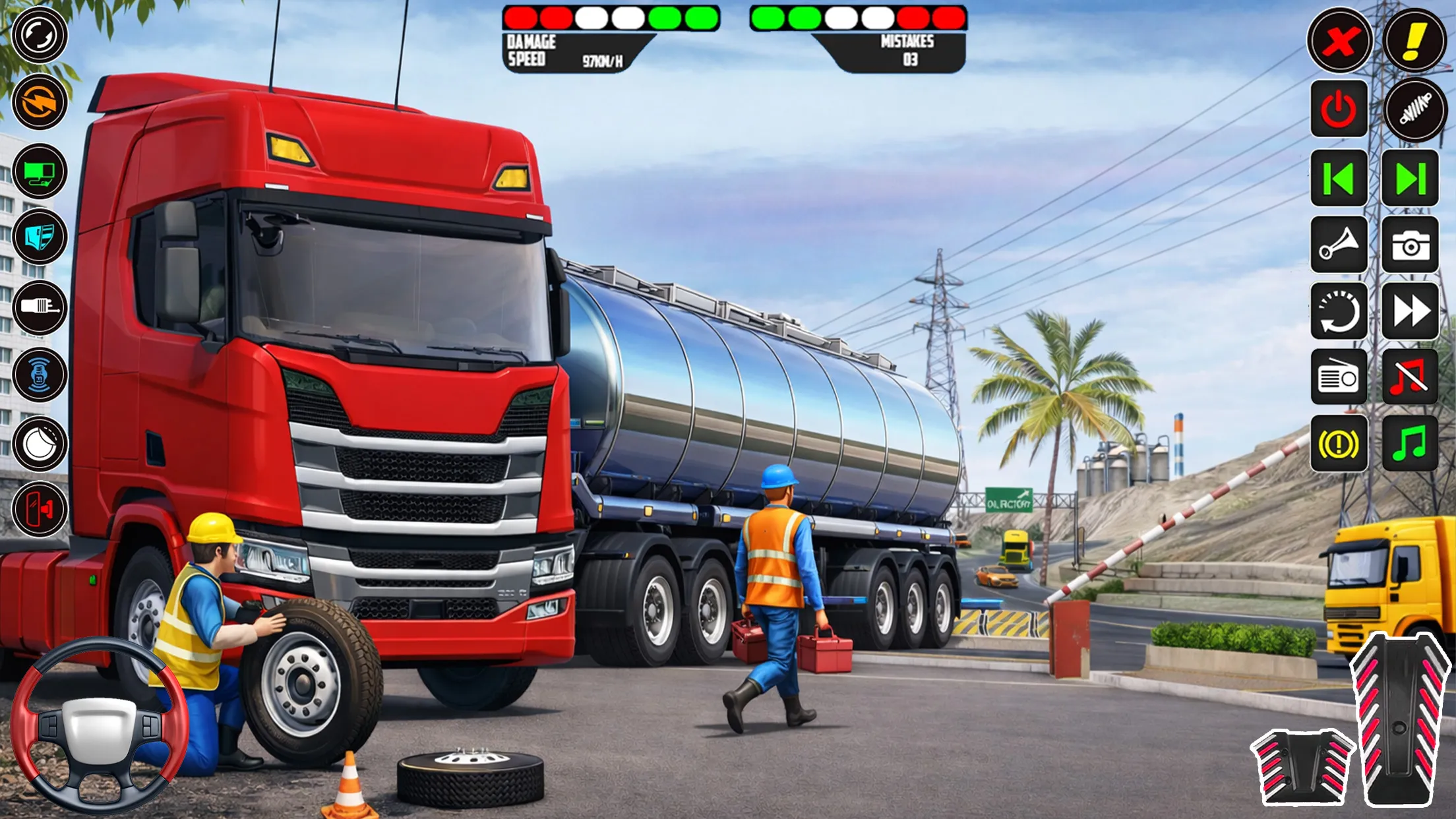Screen dimensions: 1456x819
Task: Change the camera view
Action: pyautogui.click(x=1410, y=245)
